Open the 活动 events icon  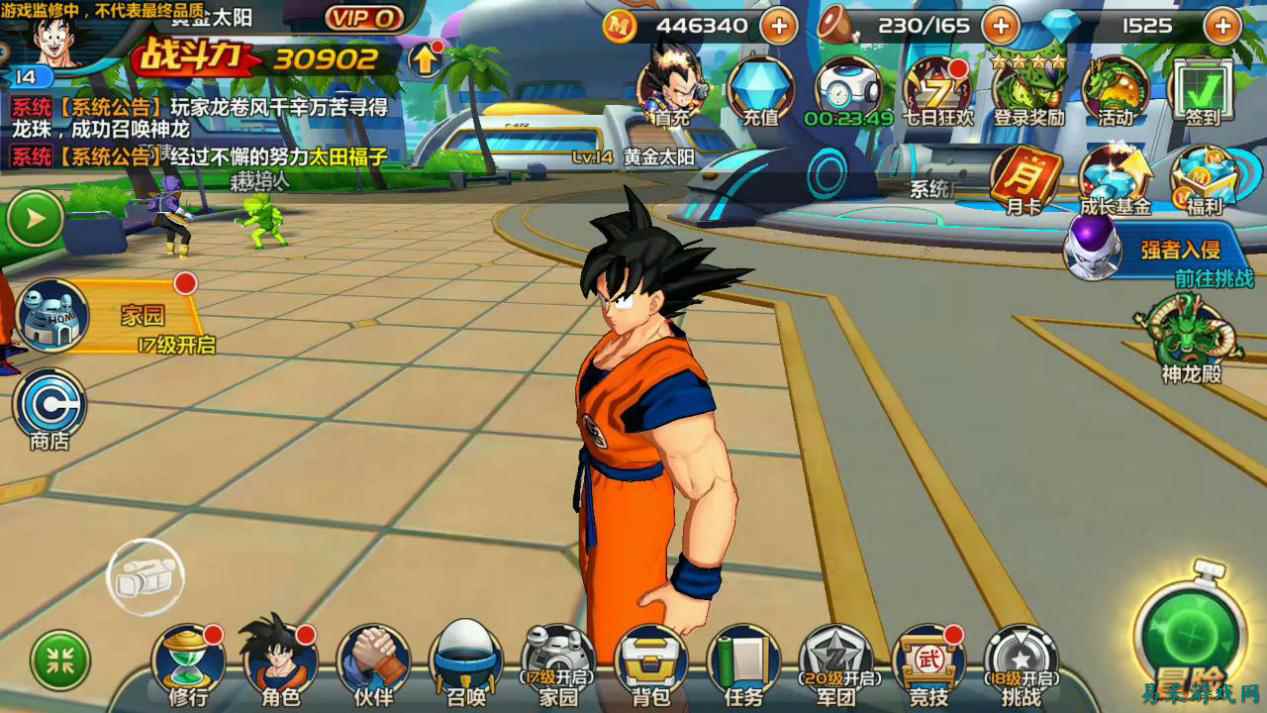(1115, 90)
